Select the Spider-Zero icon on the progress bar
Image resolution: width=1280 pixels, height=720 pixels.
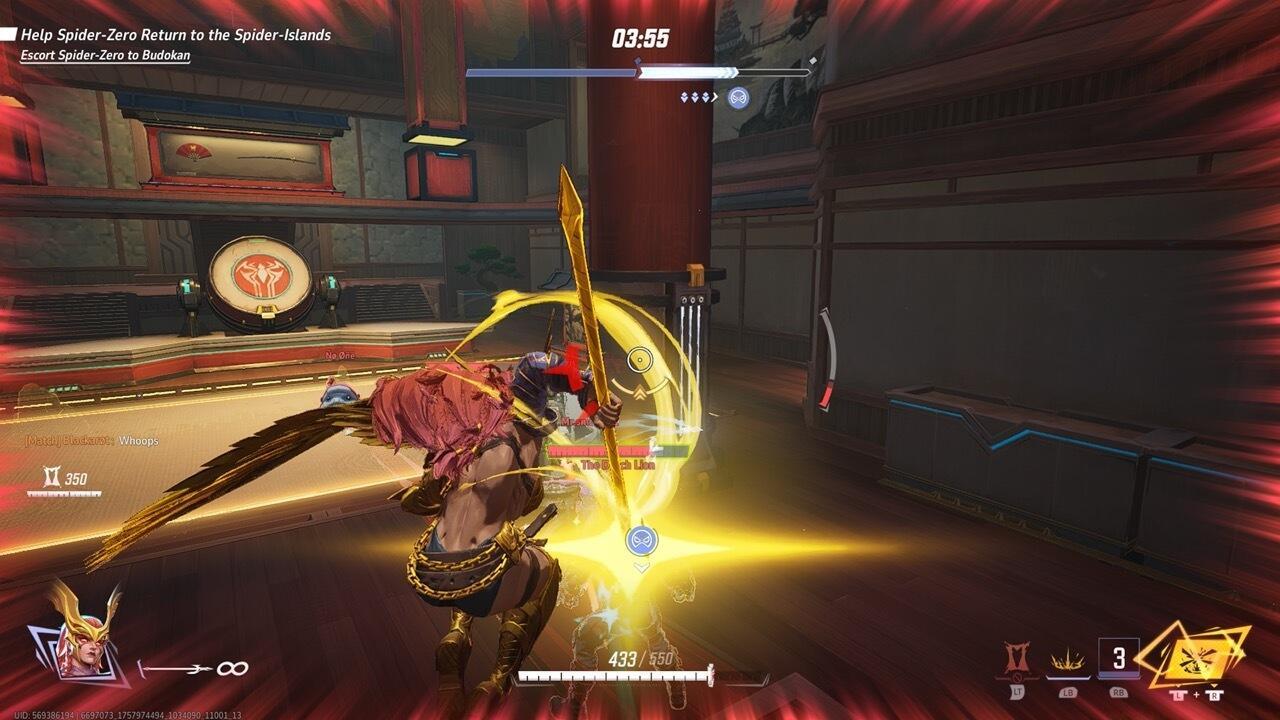[x=738, y=97]
